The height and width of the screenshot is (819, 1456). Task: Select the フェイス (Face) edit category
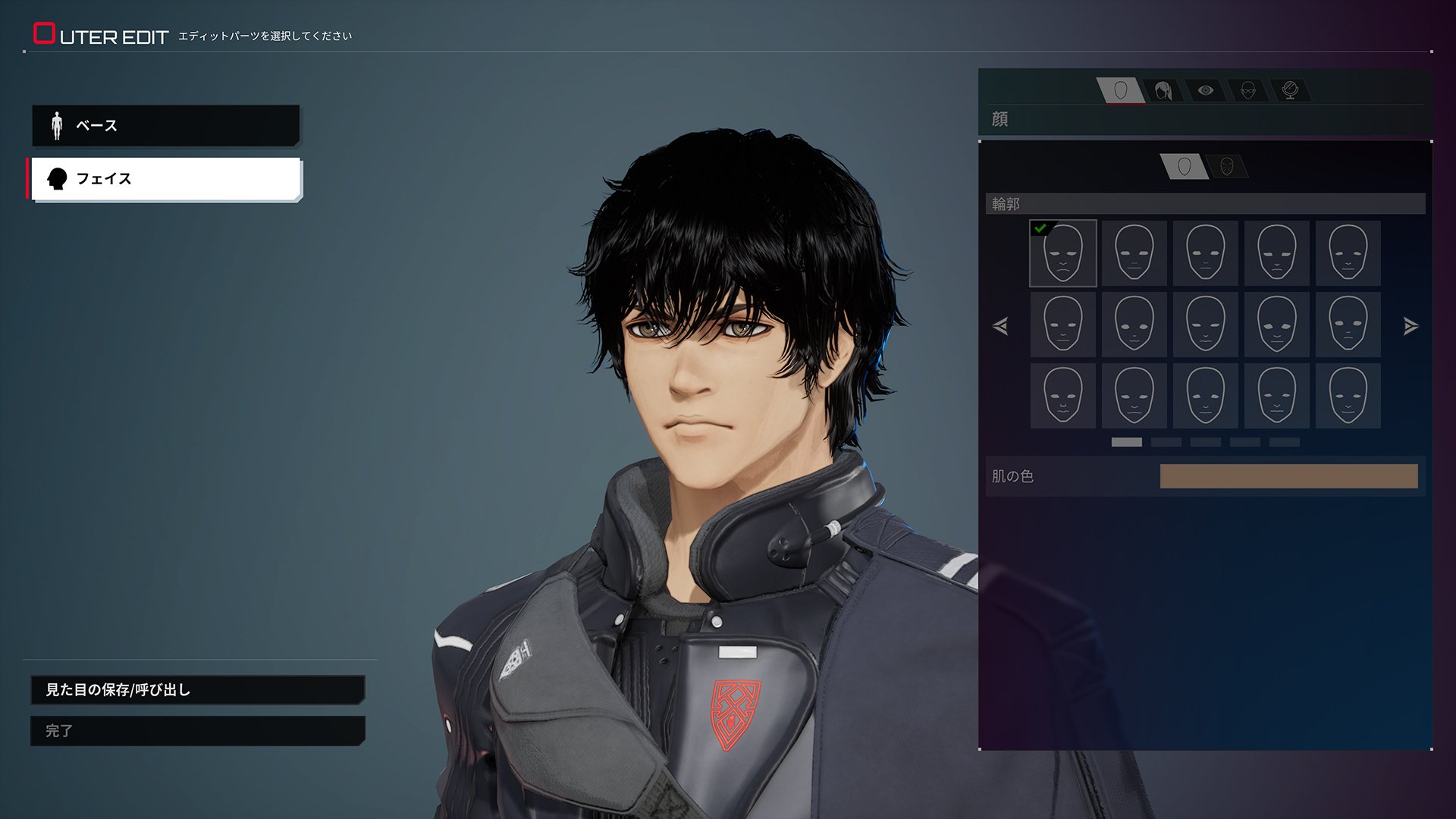pos(165,179)
